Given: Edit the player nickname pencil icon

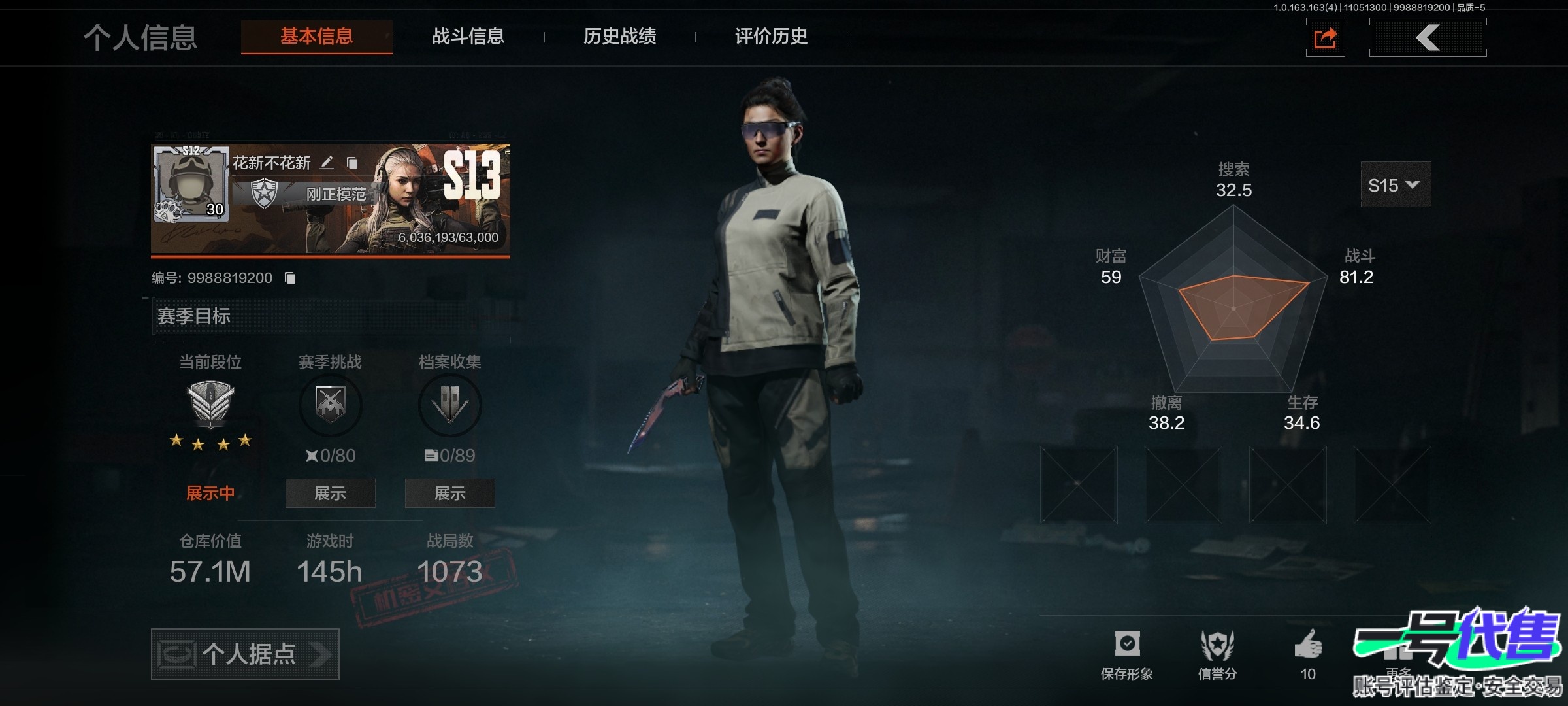Looking at the screenshot, I should click(x=327, y=163).
